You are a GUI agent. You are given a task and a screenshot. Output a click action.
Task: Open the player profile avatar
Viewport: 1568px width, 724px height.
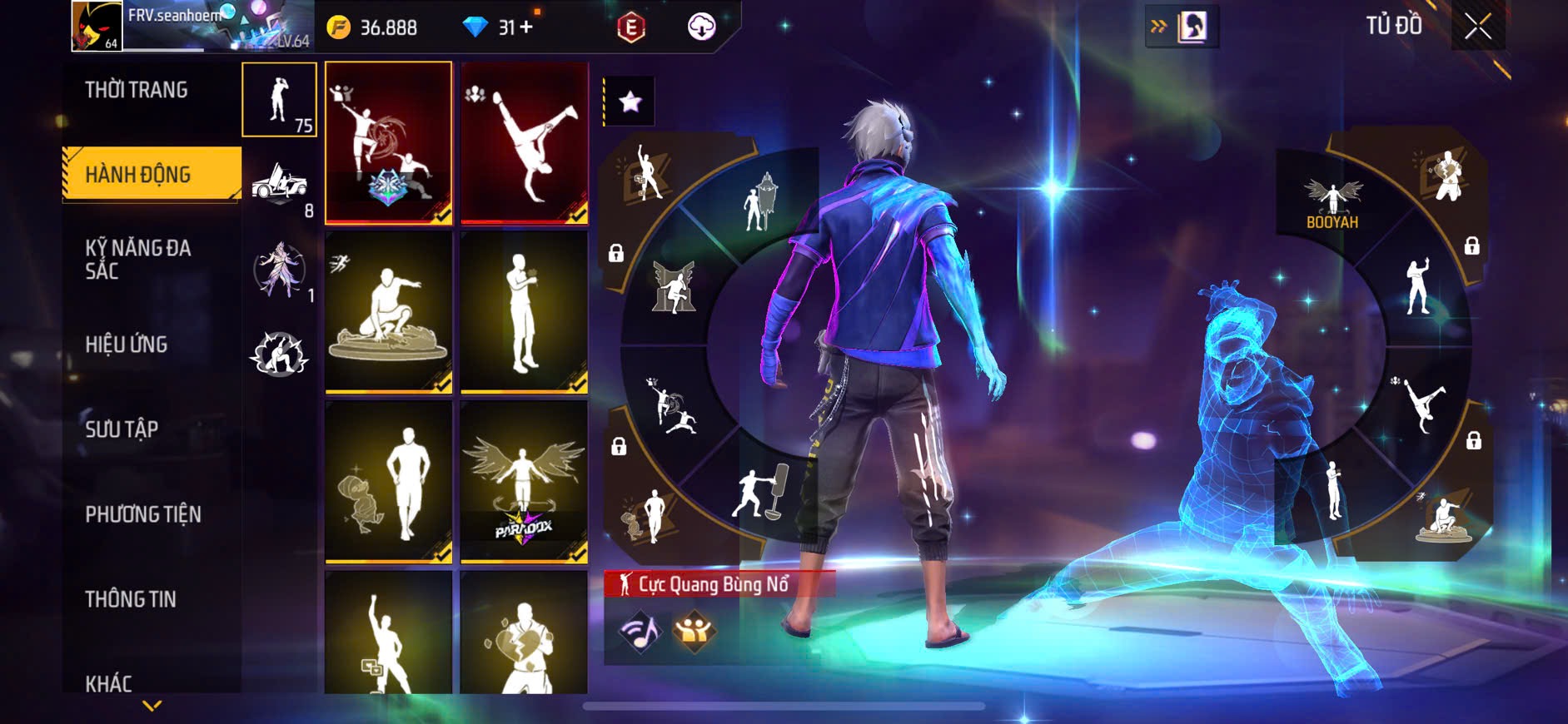pos(97,27)
